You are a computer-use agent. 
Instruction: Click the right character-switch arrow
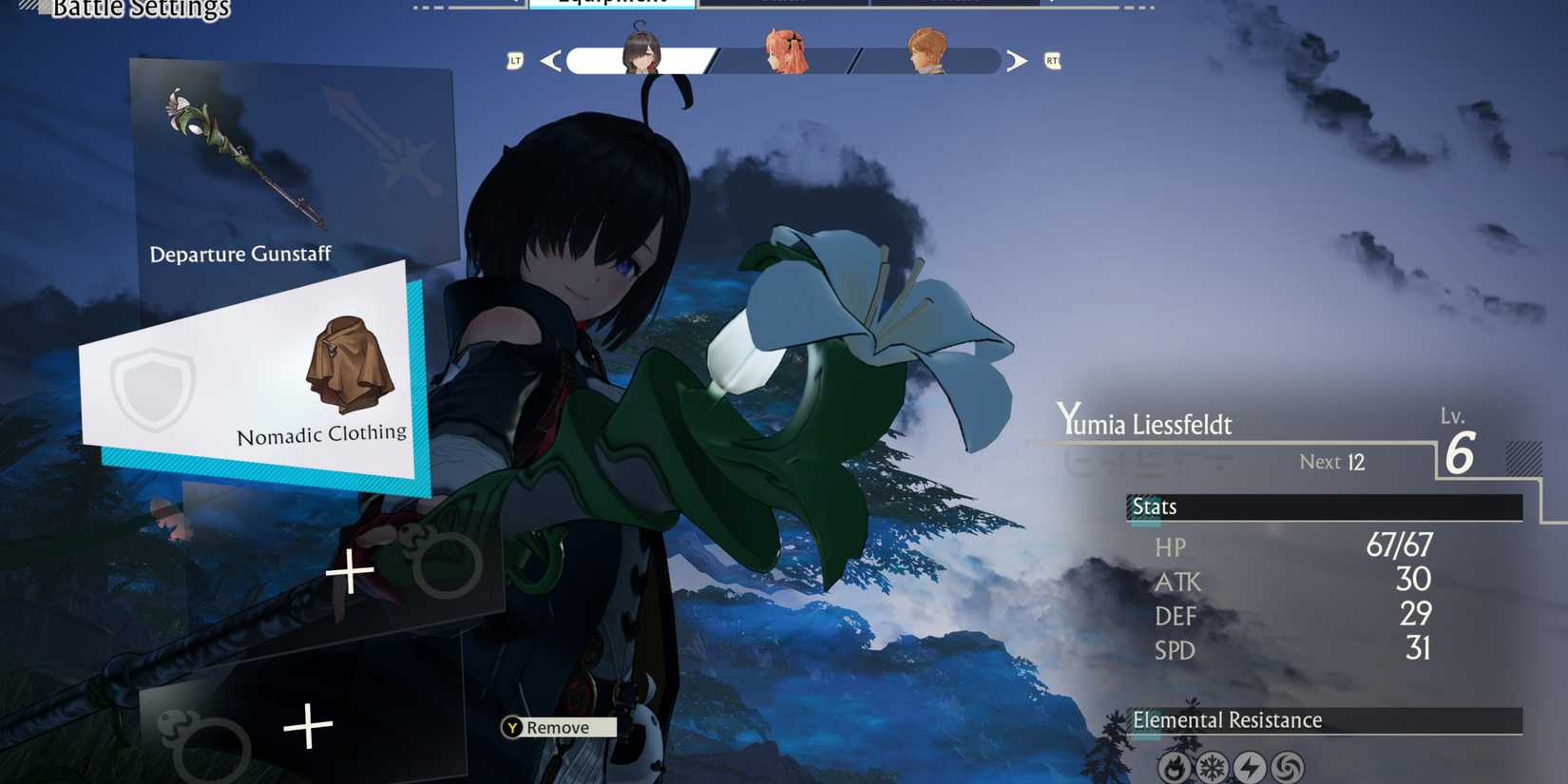pos(1017,60)
